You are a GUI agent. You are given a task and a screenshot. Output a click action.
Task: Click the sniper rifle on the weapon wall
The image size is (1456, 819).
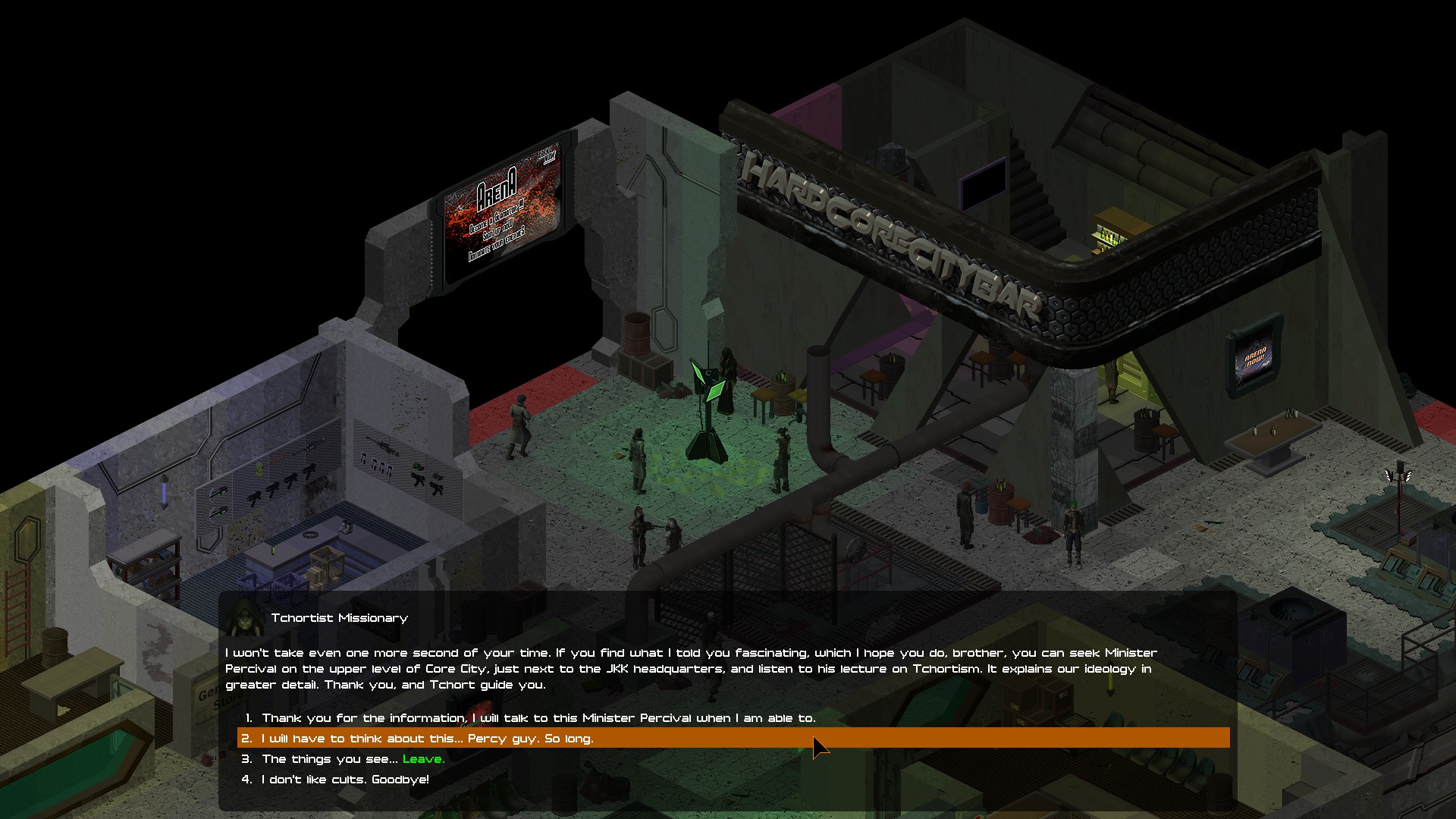point(383,446)
